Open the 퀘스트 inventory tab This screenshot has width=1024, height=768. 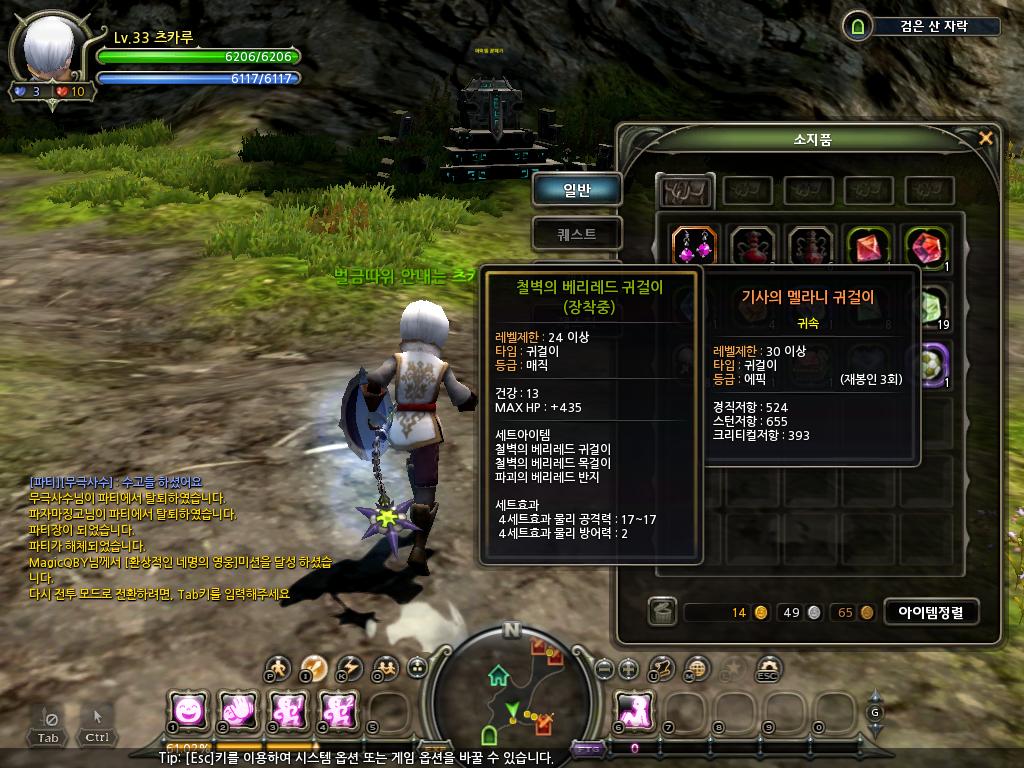tap(577, 234)
